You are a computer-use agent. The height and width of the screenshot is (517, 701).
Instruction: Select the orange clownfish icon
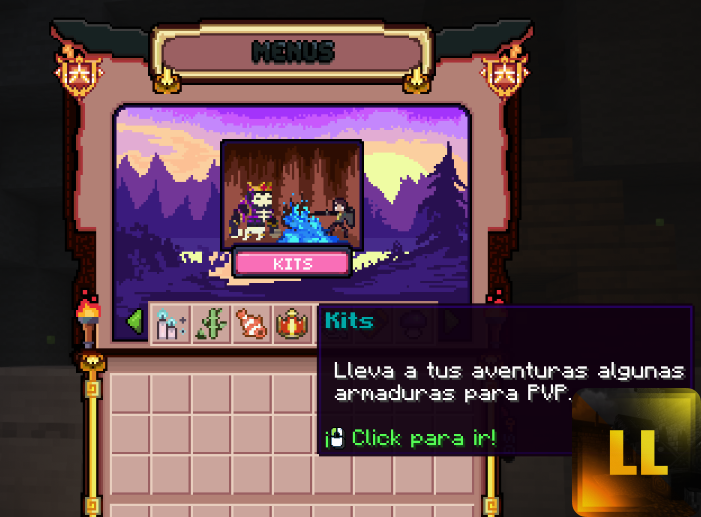click(x=251, y=323)
